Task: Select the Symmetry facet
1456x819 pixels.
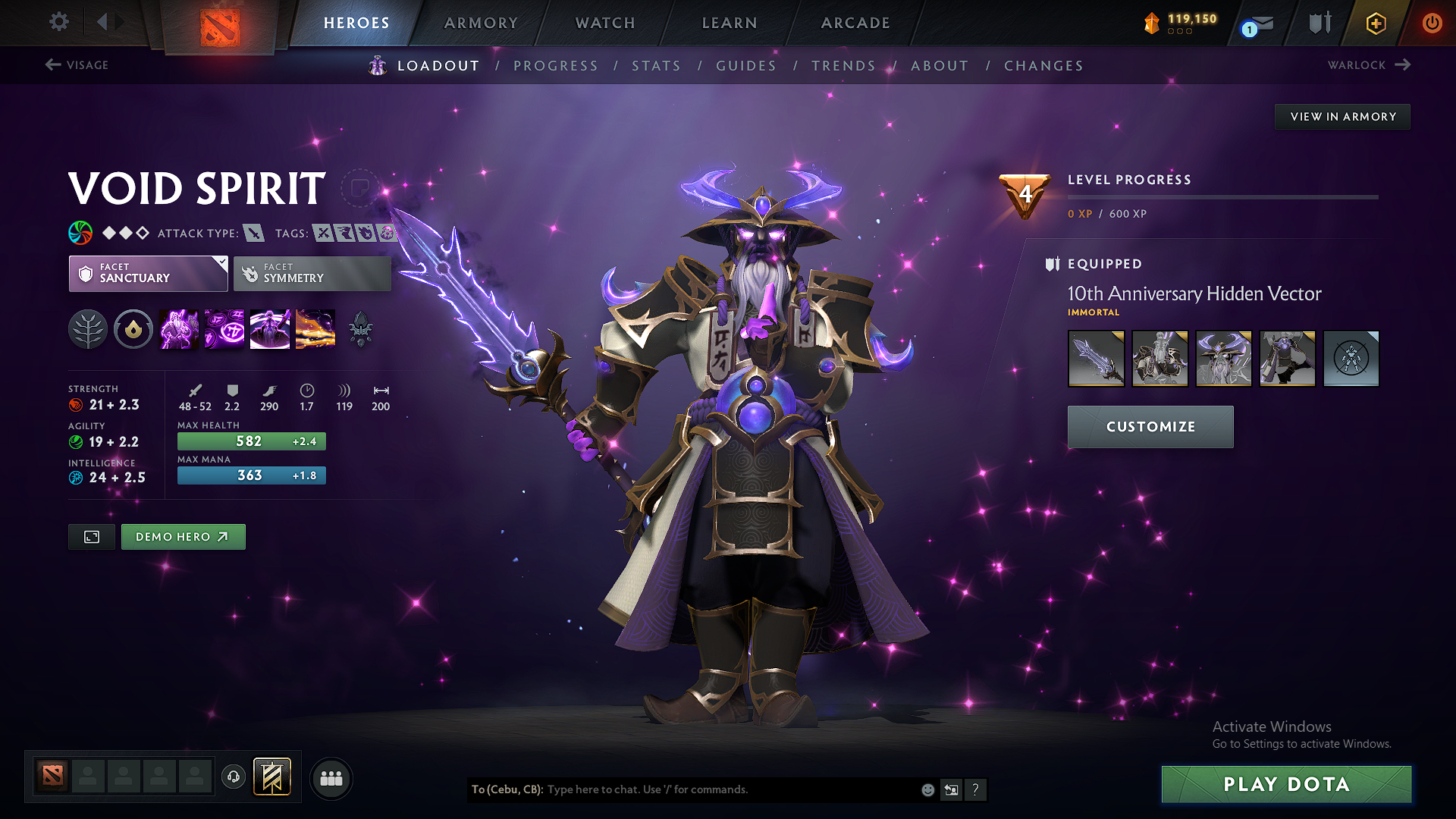Action: tap(312, 273)
